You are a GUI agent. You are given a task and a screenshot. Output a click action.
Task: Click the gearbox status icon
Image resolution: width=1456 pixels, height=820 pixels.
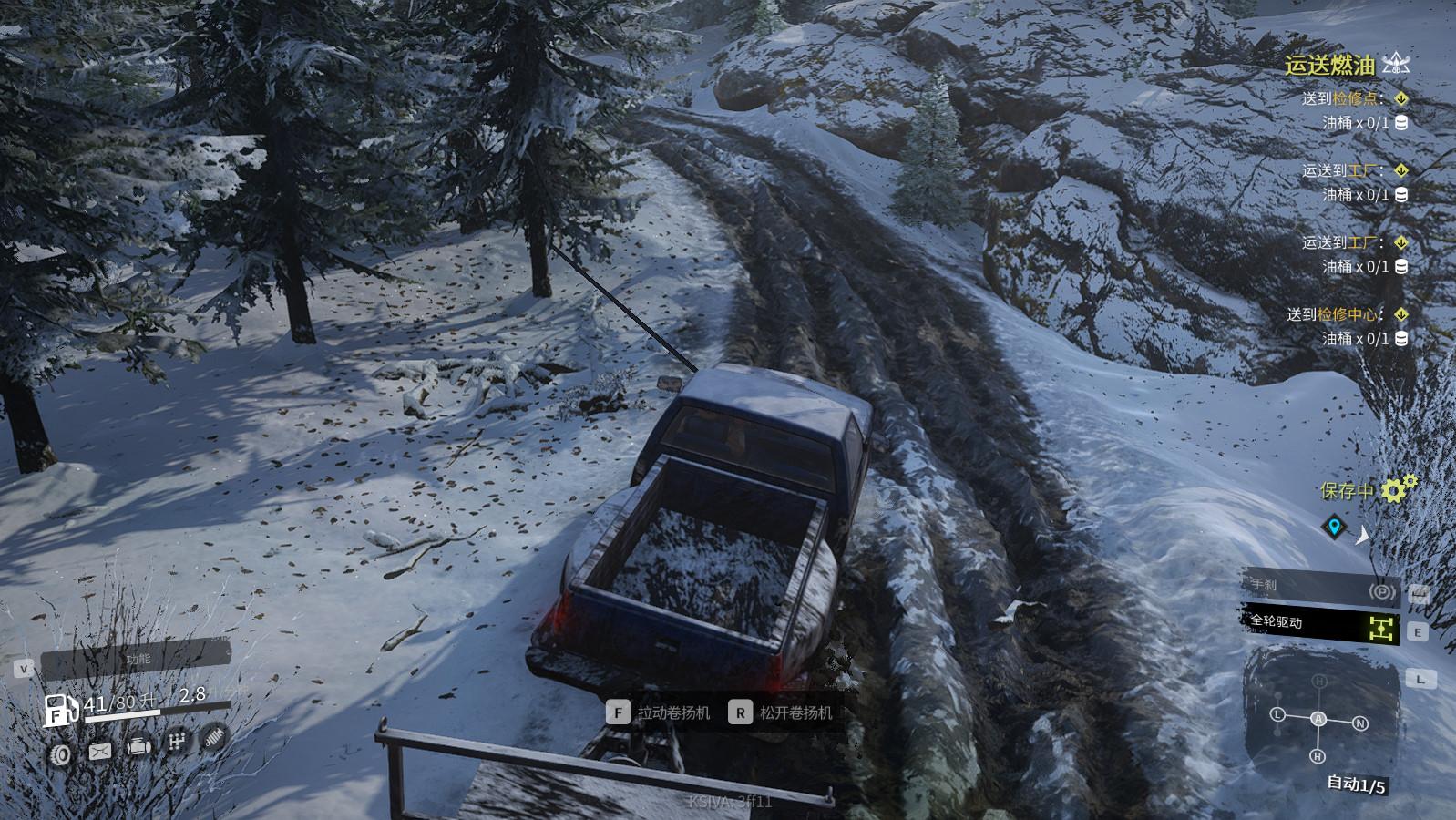[x=177, y=743]
